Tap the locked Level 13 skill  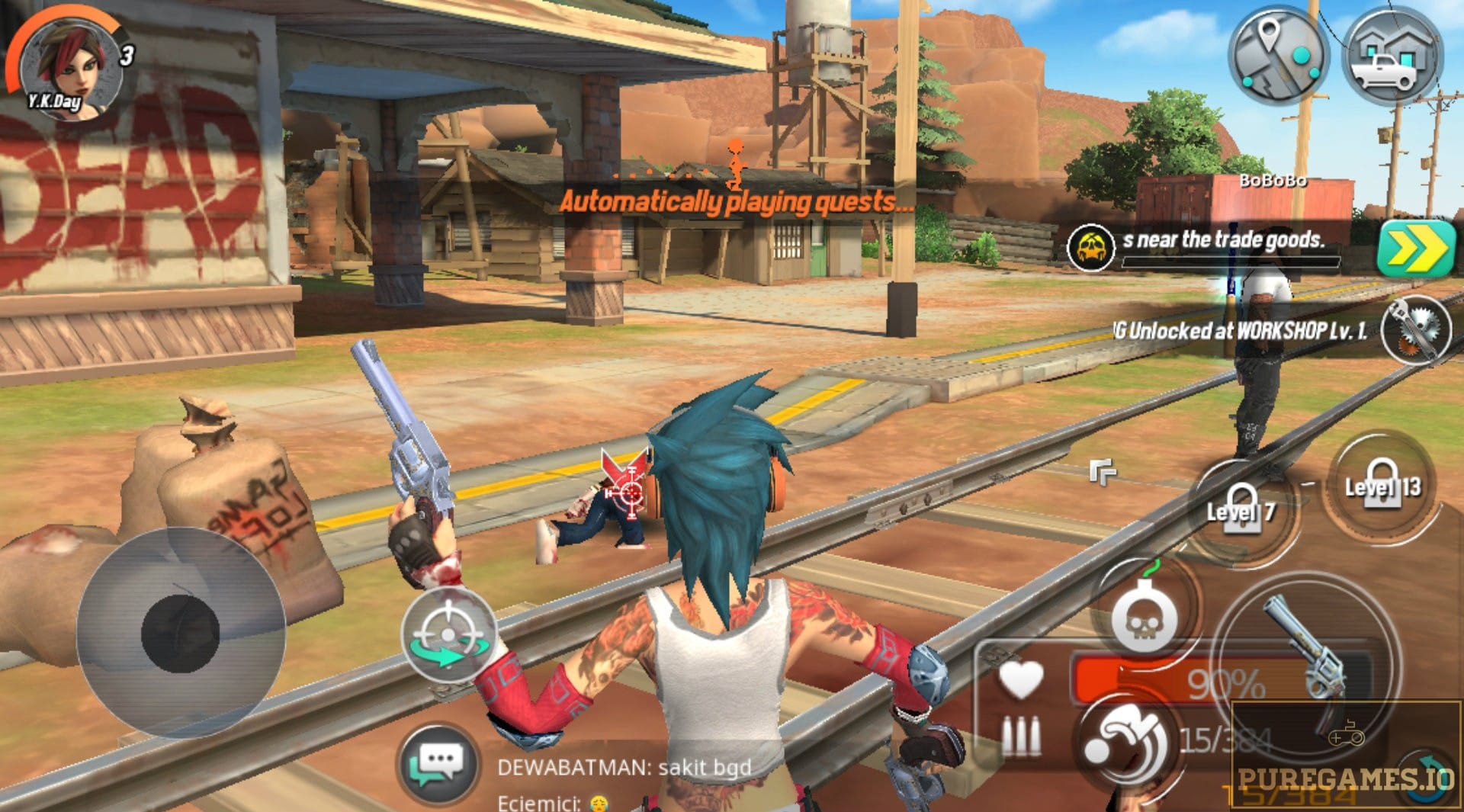[x=1382, y=485]
